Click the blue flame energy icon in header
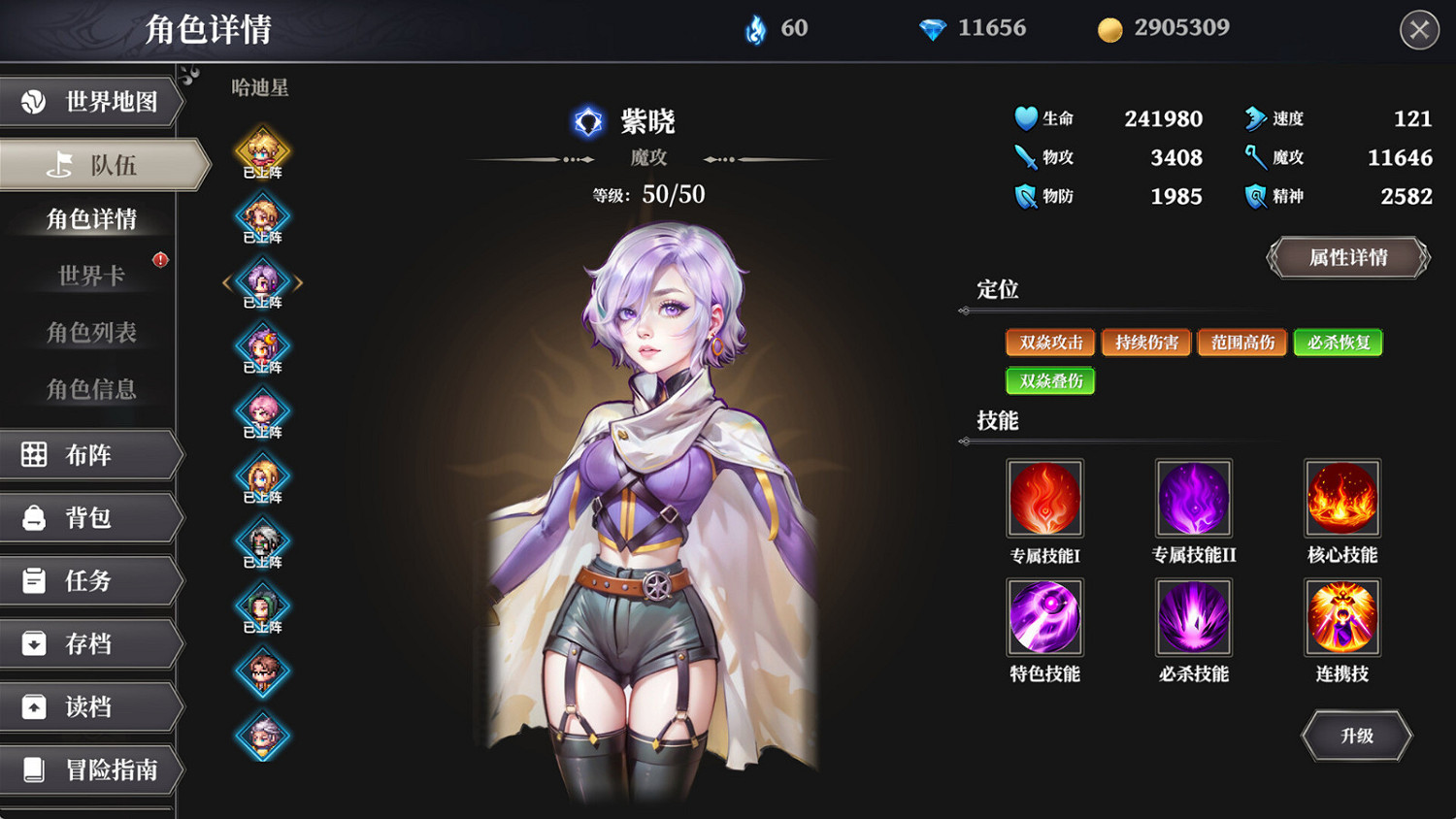The image size is (1456, 819). (752, 28)
